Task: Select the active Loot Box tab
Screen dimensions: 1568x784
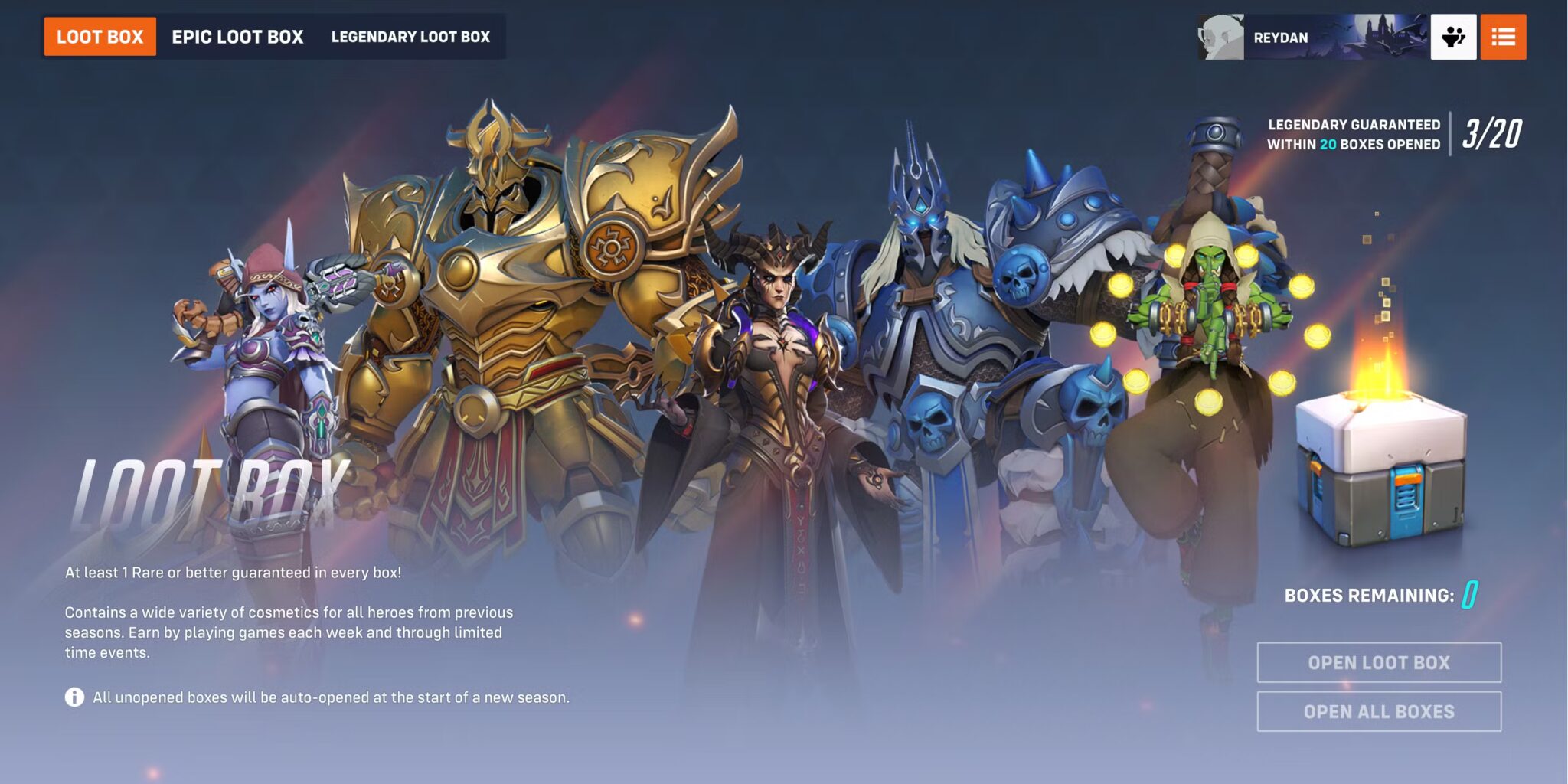Action: coord(98,36)
